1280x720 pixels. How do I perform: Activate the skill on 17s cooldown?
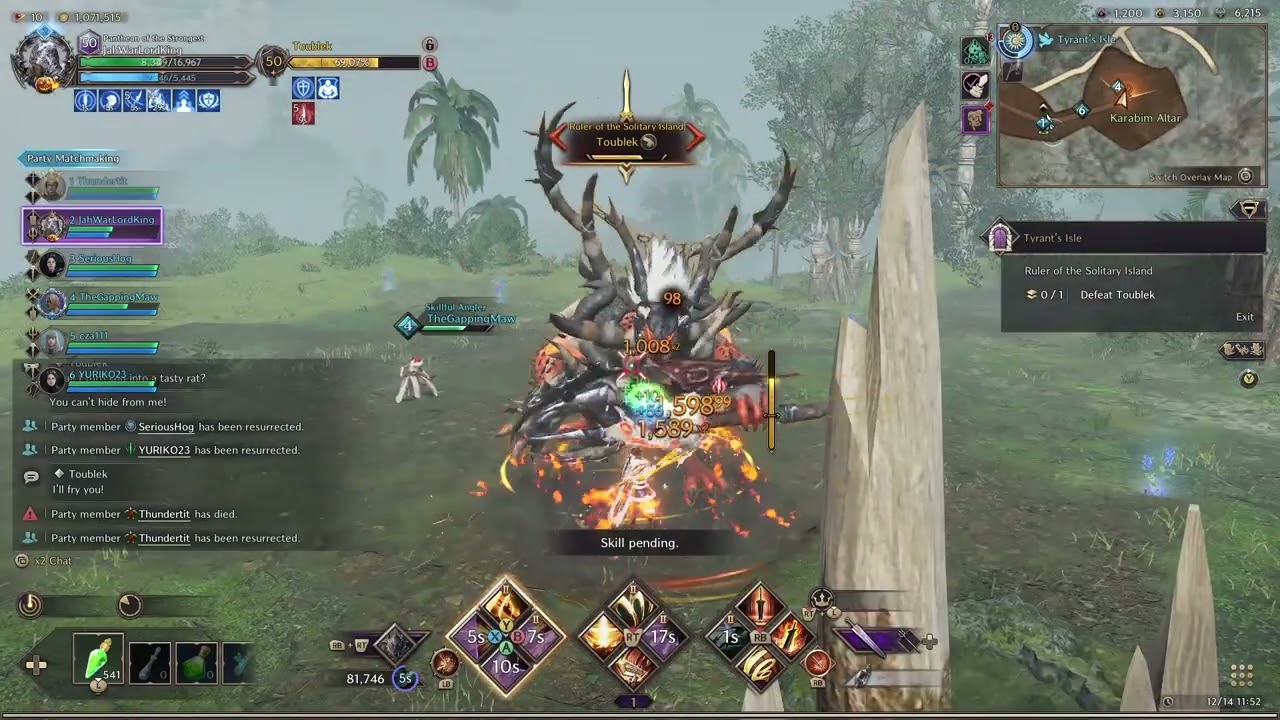click(662, 636)
